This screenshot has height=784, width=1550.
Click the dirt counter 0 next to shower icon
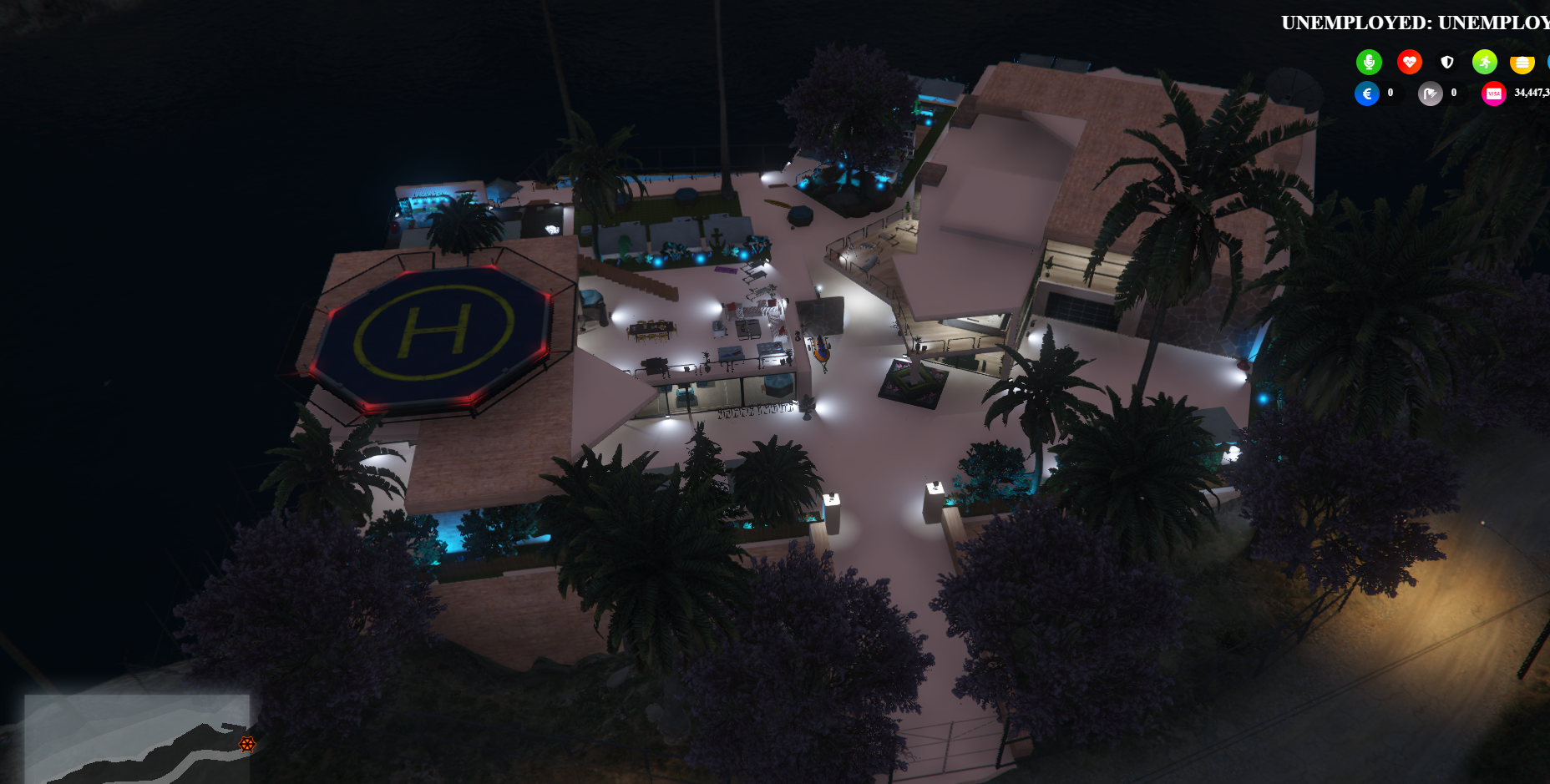click(1453, 94)
